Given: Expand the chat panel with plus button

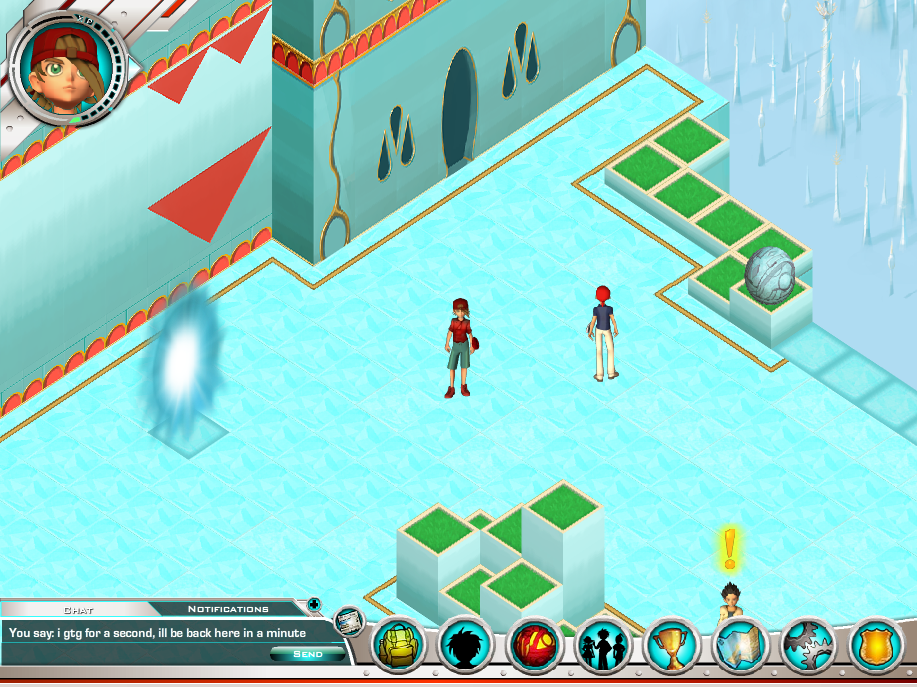Looking at the screenshot, I should [x=314, y=604].
